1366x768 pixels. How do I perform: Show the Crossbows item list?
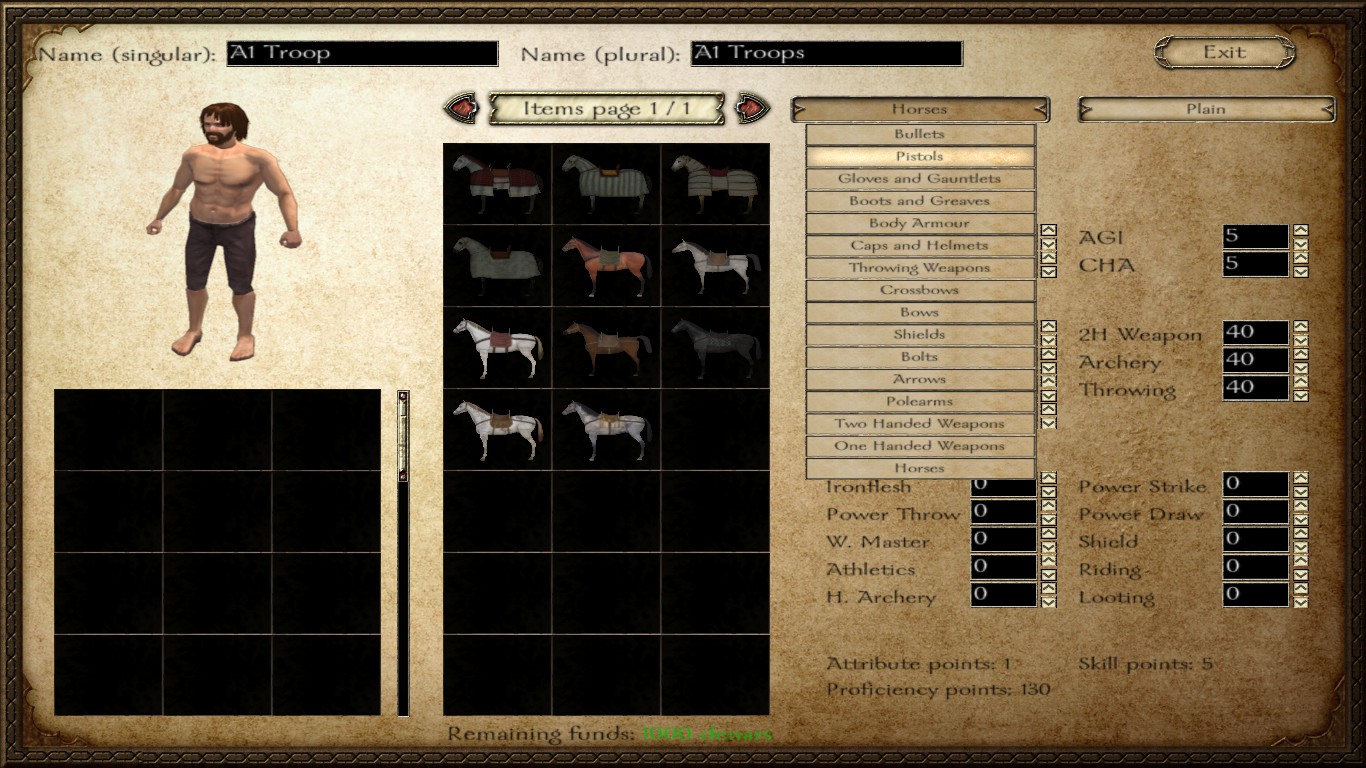pos(919,290)
